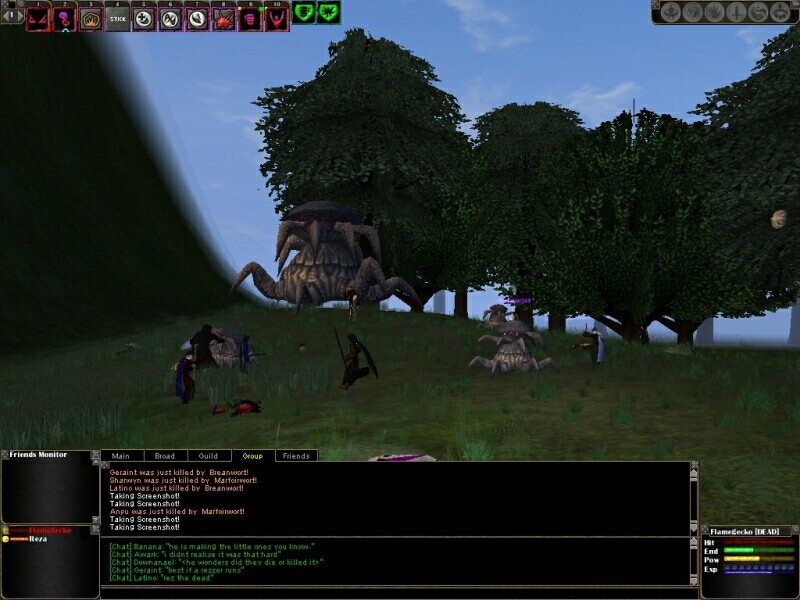Activate the pink cup ability in slot 9
Screen dimensions: 800x600
coord(249,19)
